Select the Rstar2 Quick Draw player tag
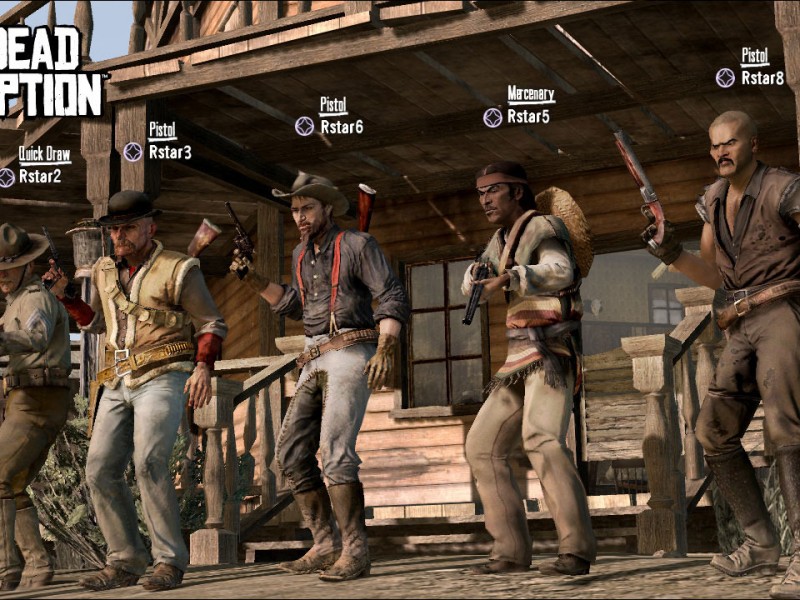 point(40,176)
